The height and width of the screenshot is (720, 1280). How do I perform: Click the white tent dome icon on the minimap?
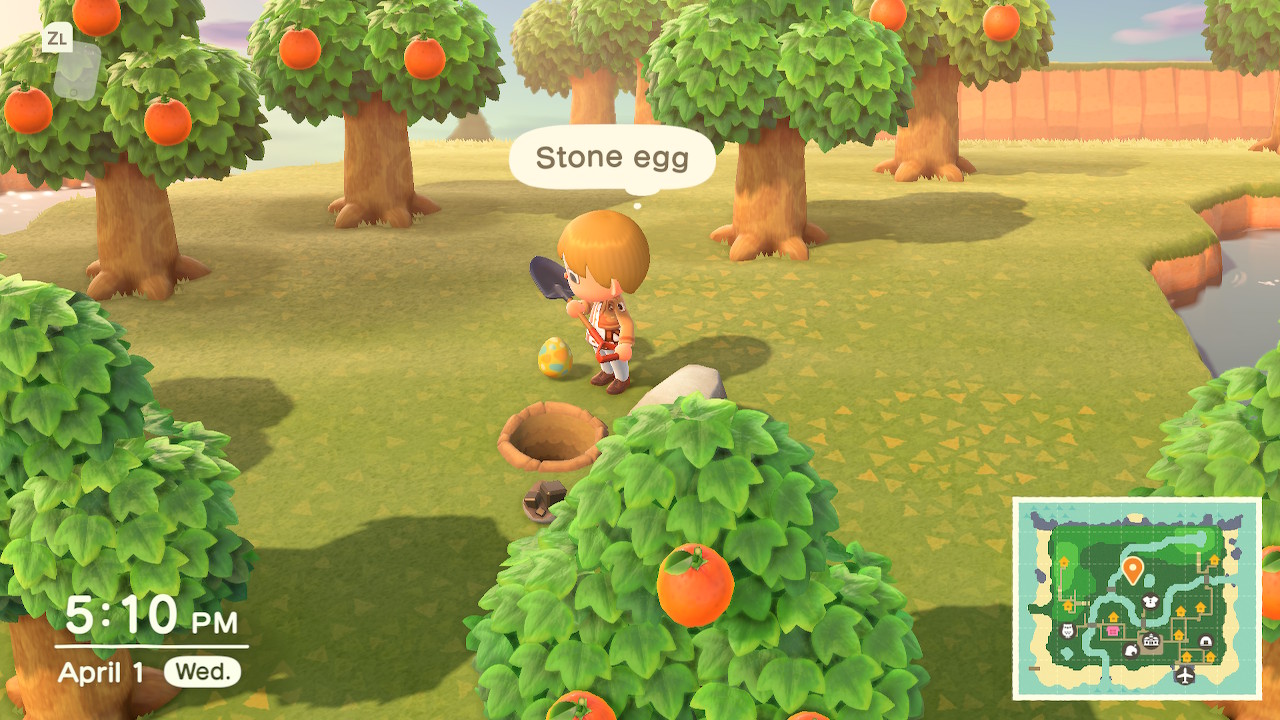(1205, 641)
